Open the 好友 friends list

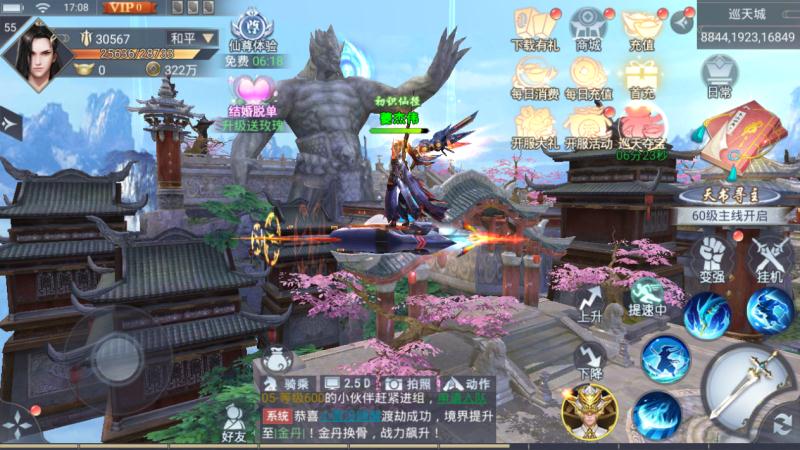point(234,423)
